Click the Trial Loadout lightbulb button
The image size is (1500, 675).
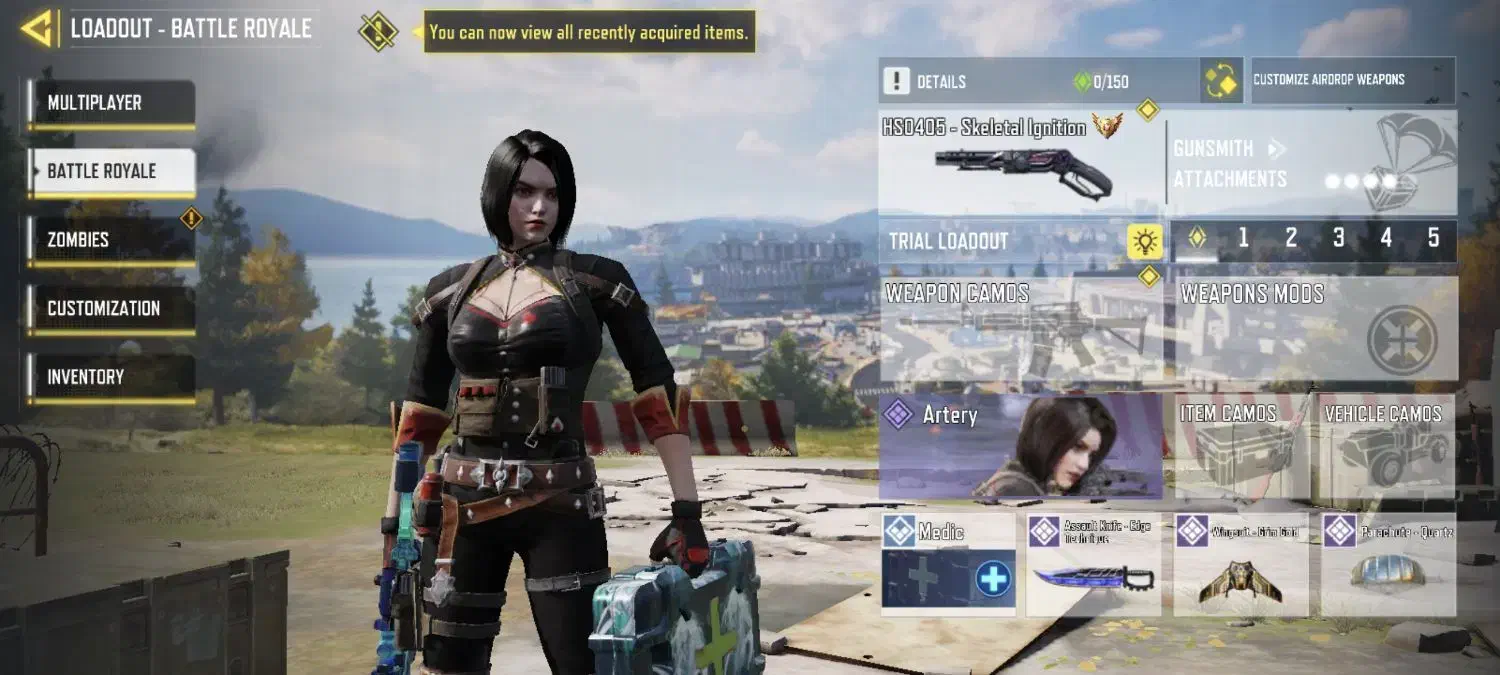(1145, 241)
